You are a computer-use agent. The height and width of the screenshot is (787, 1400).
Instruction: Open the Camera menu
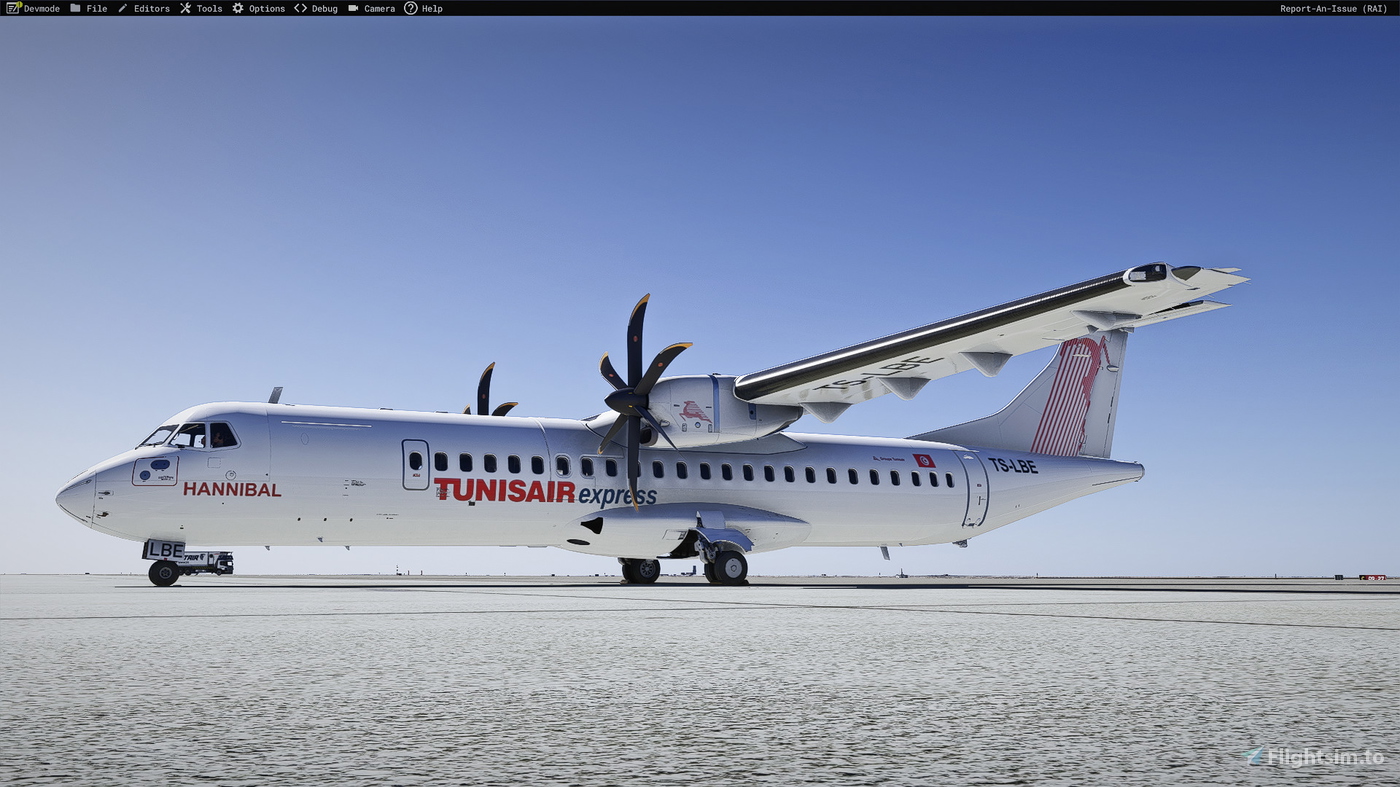point(377,8)
